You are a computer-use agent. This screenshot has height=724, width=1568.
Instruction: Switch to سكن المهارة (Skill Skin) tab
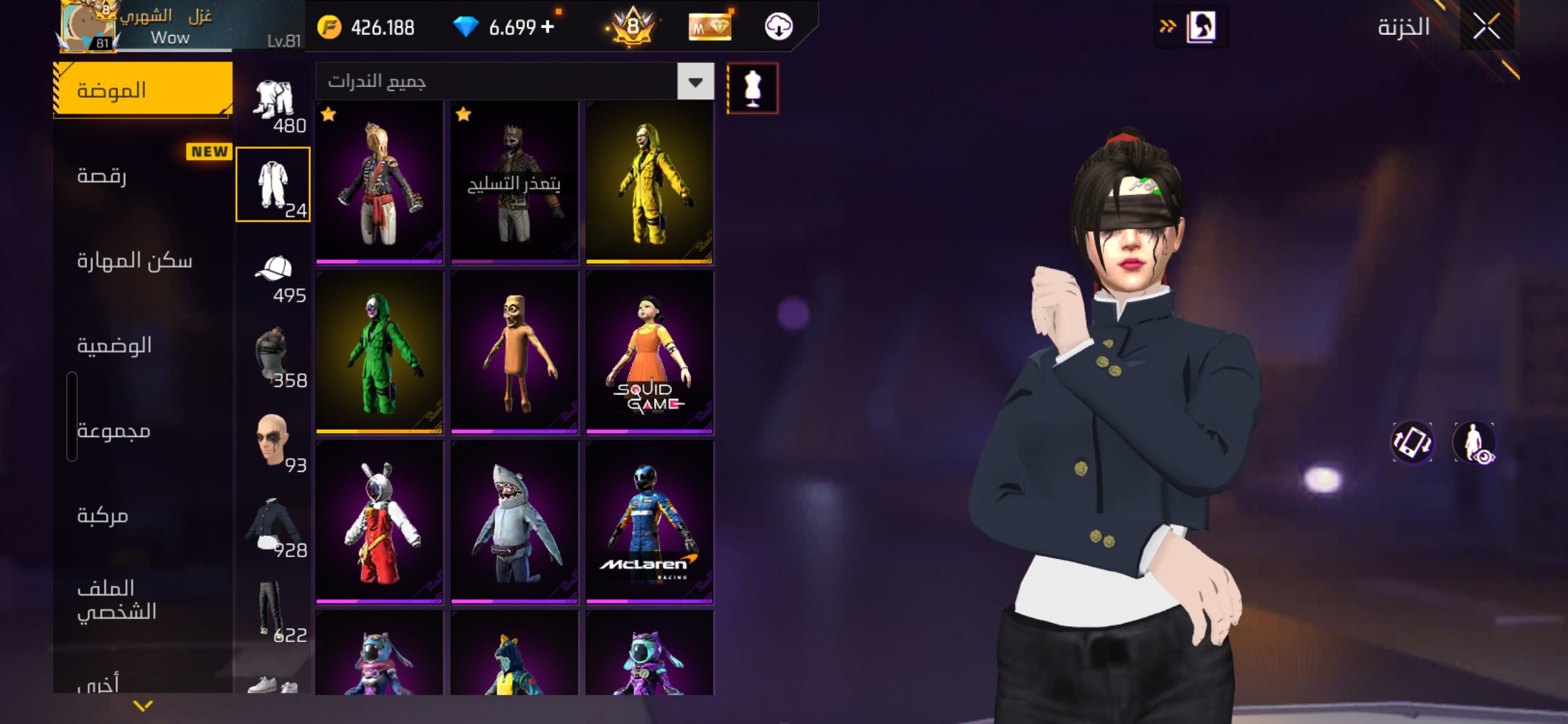[134, 260]
